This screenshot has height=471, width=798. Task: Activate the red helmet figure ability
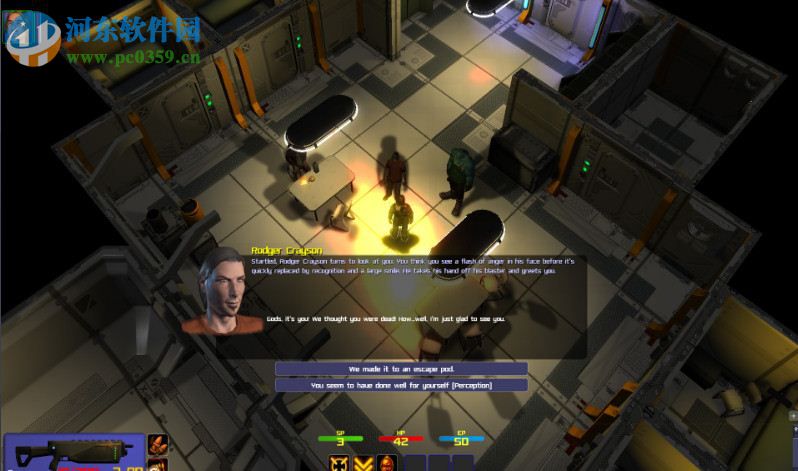coord(387,463)
